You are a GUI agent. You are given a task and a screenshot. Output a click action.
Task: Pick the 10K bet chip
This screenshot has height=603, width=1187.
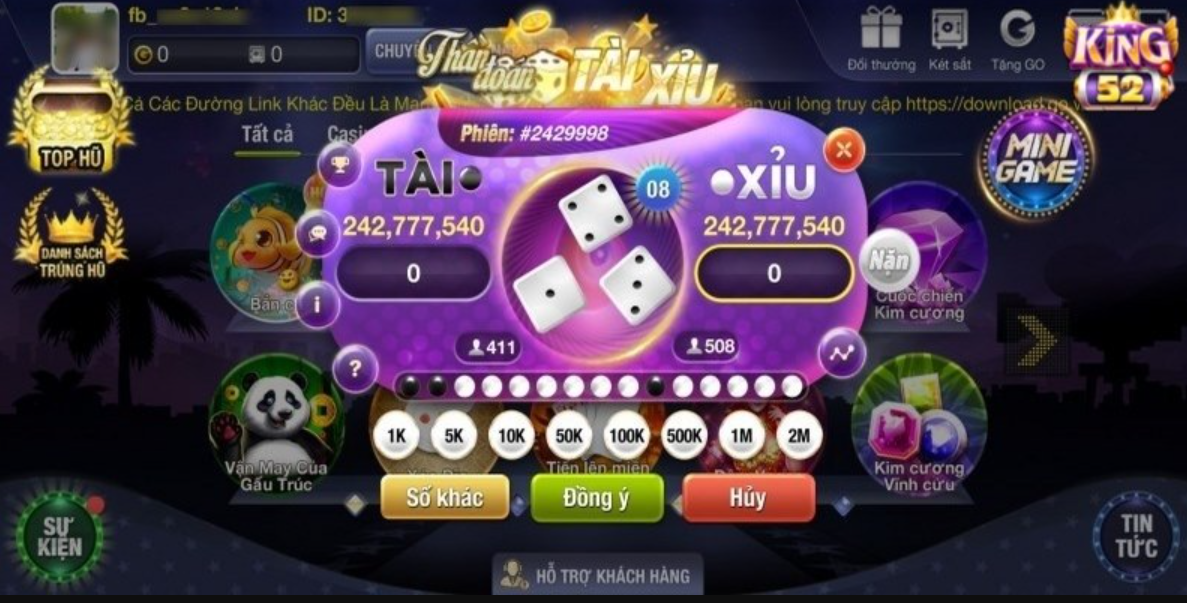(x=511, y=436)
